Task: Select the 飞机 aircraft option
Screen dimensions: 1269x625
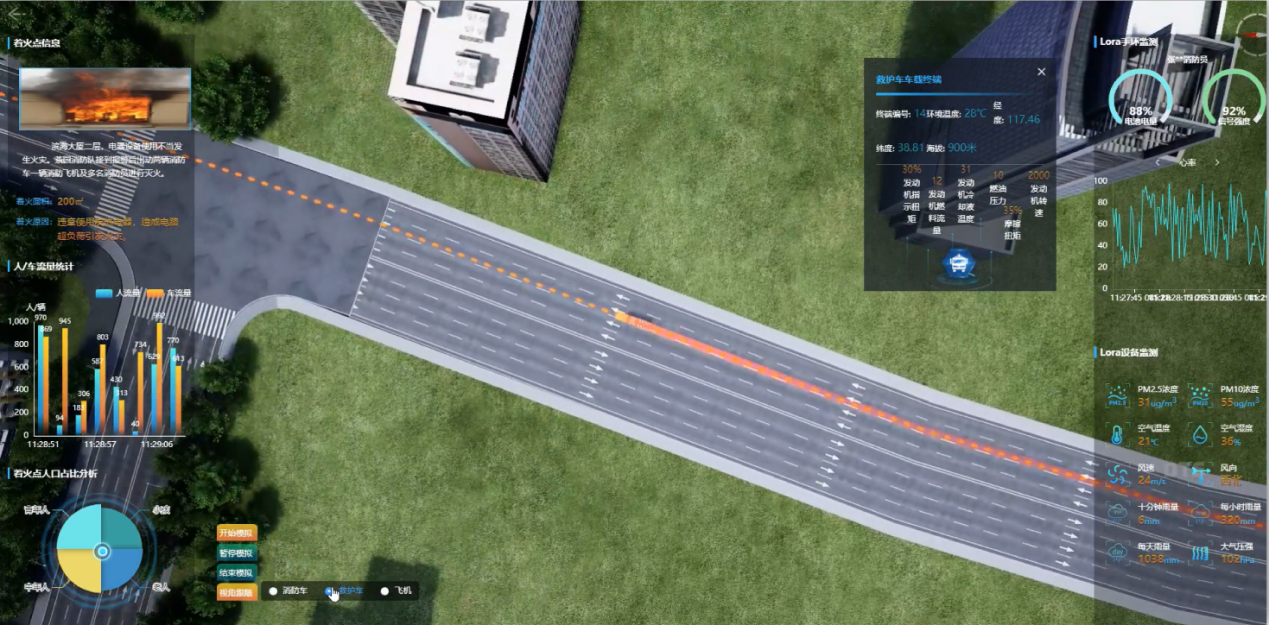Action: (x=385, y=591)
